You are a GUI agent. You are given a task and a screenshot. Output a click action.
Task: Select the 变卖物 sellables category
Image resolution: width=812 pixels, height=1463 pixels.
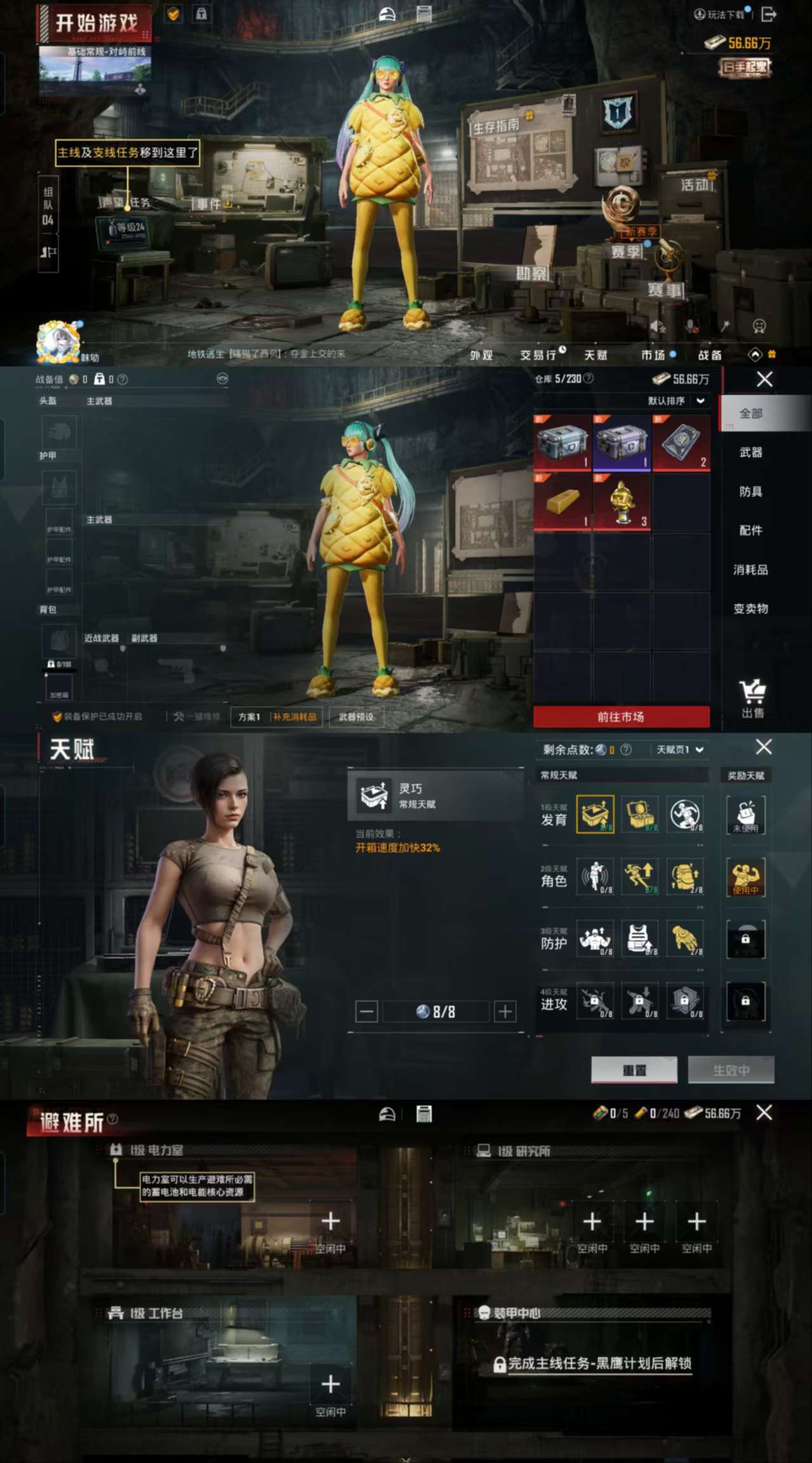750,609
